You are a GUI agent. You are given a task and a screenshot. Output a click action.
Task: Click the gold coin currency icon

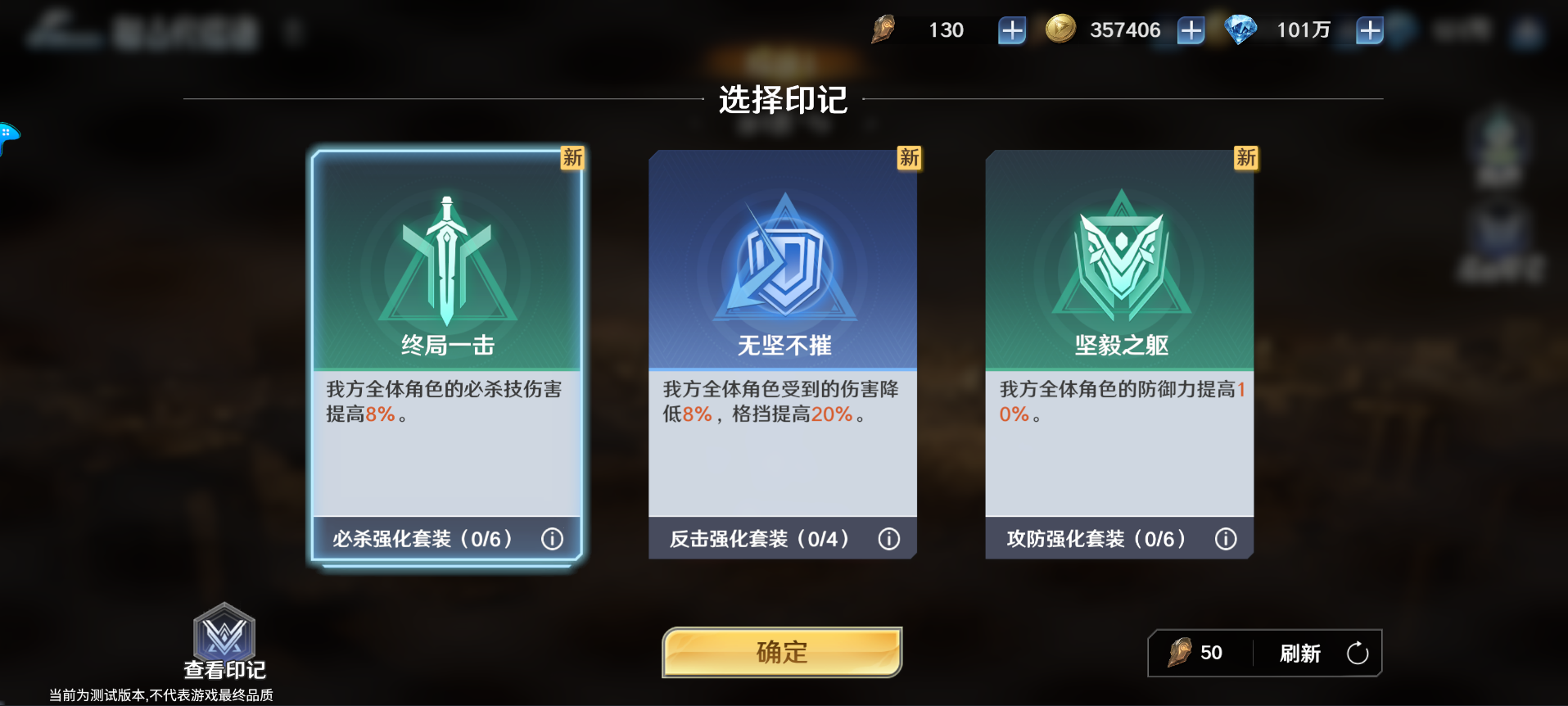1060,29
